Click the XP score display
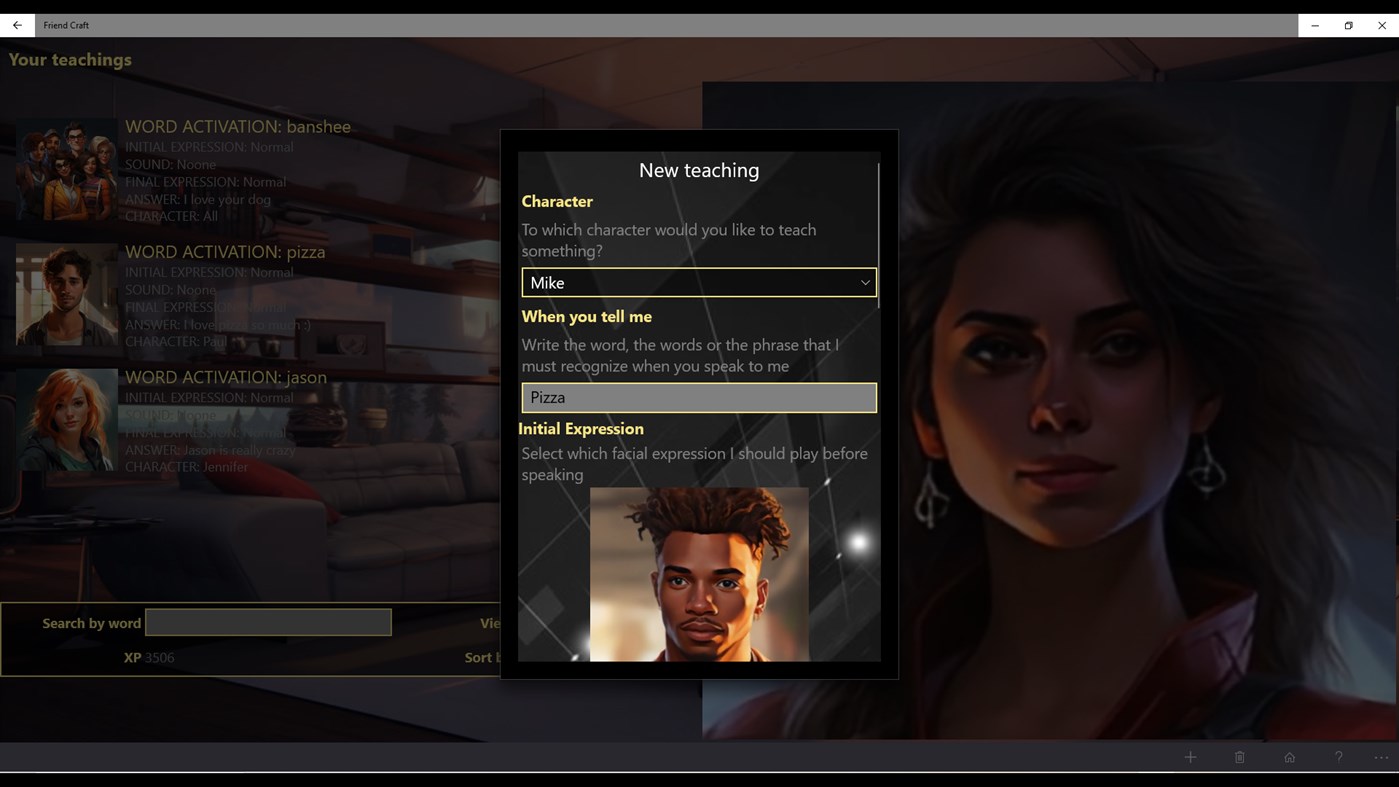 (x=148, y=657)
